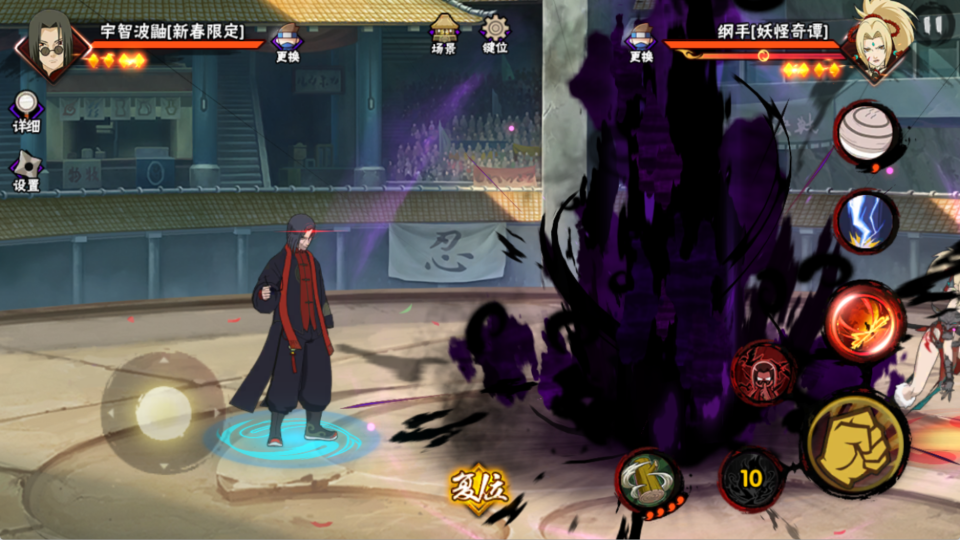Pause the match with the pause button
Screen dimensions: 960x540
coord(933,24)
